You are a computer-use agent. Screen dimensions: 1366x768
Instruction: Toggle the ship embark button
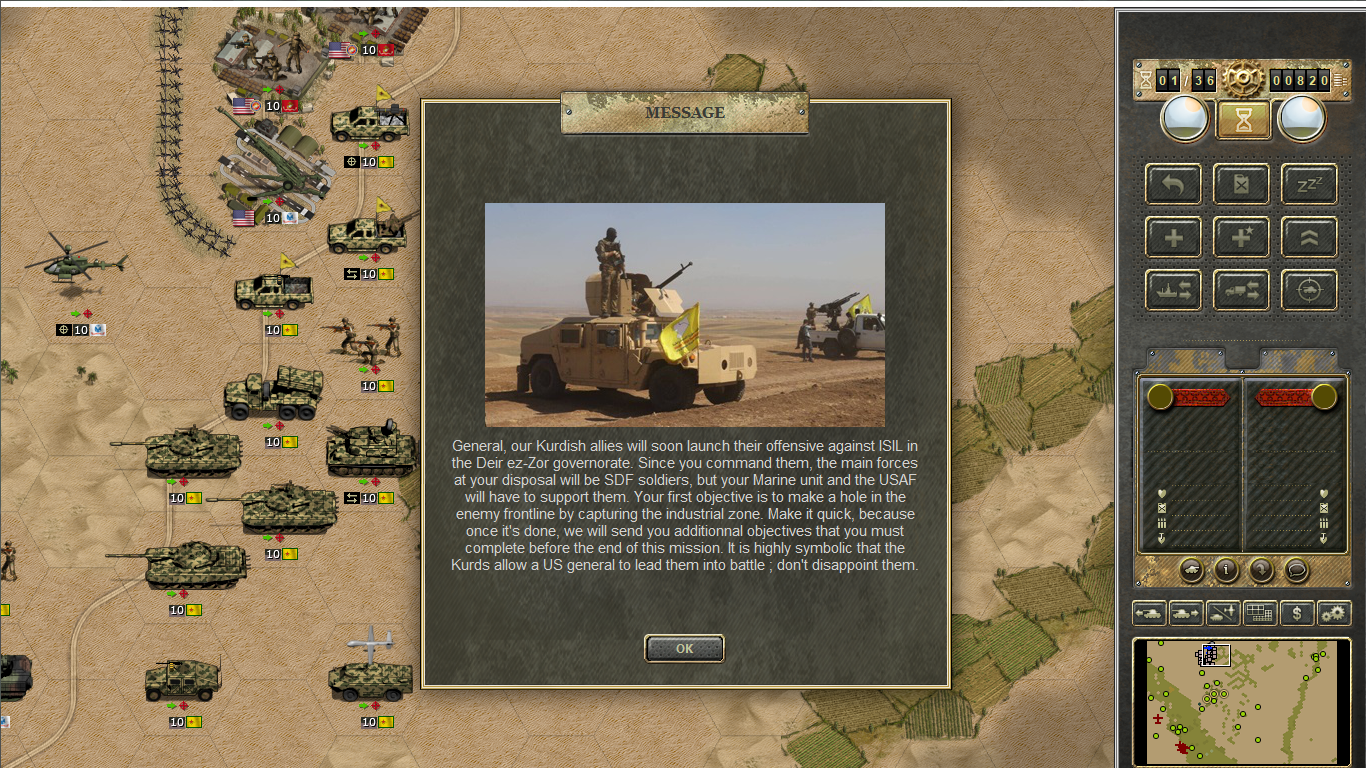pos(1173,290)
